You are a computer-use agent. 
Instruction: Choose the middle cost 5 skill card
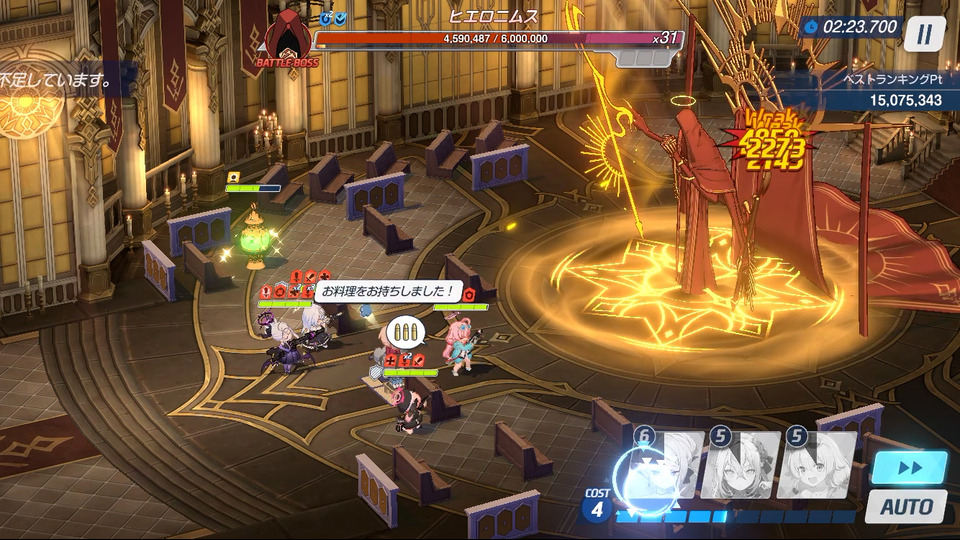[741, 466]
